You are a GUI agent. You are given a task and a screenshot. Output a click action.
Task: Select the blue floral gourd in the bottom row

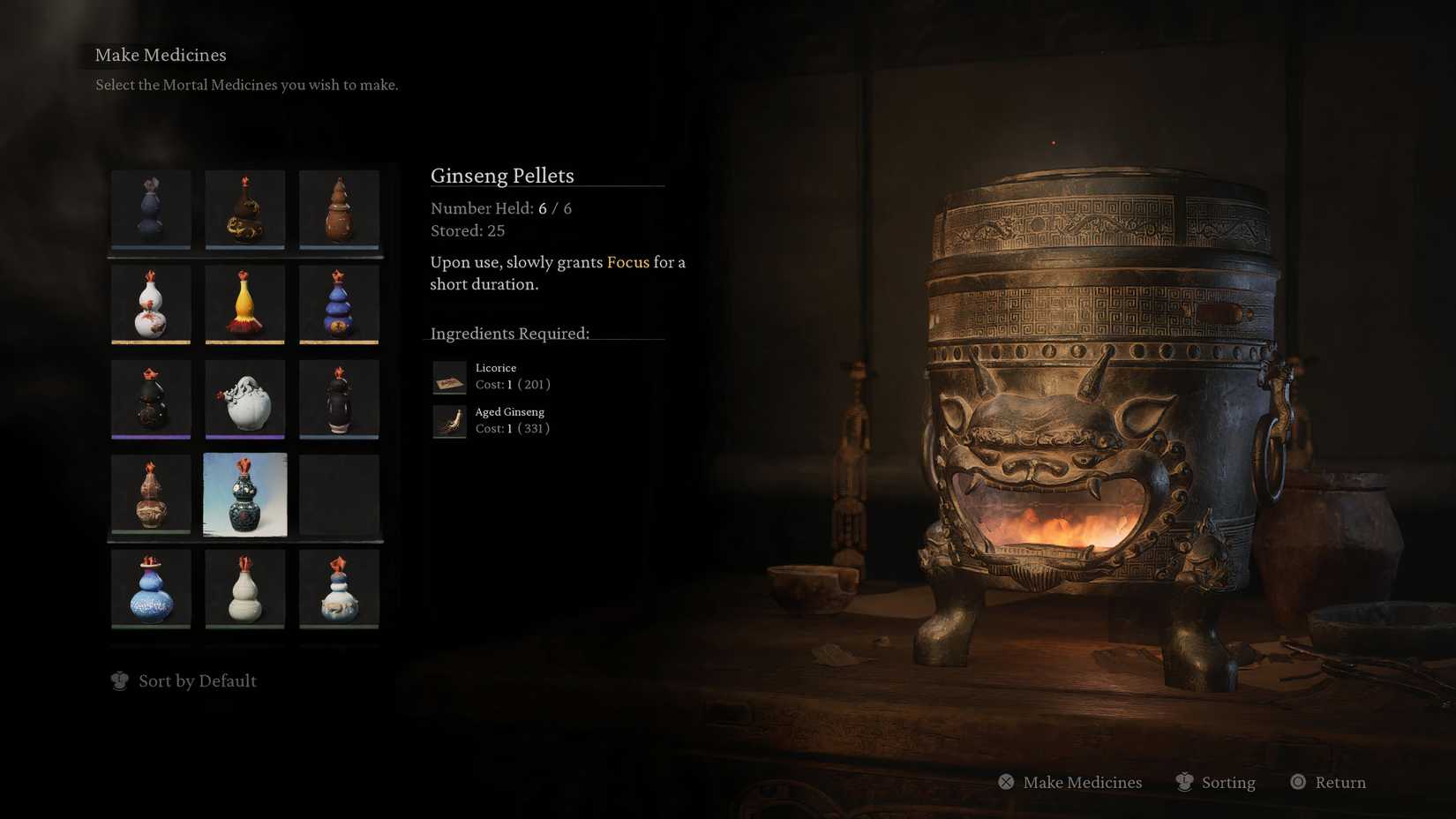(x=150, y=589)
